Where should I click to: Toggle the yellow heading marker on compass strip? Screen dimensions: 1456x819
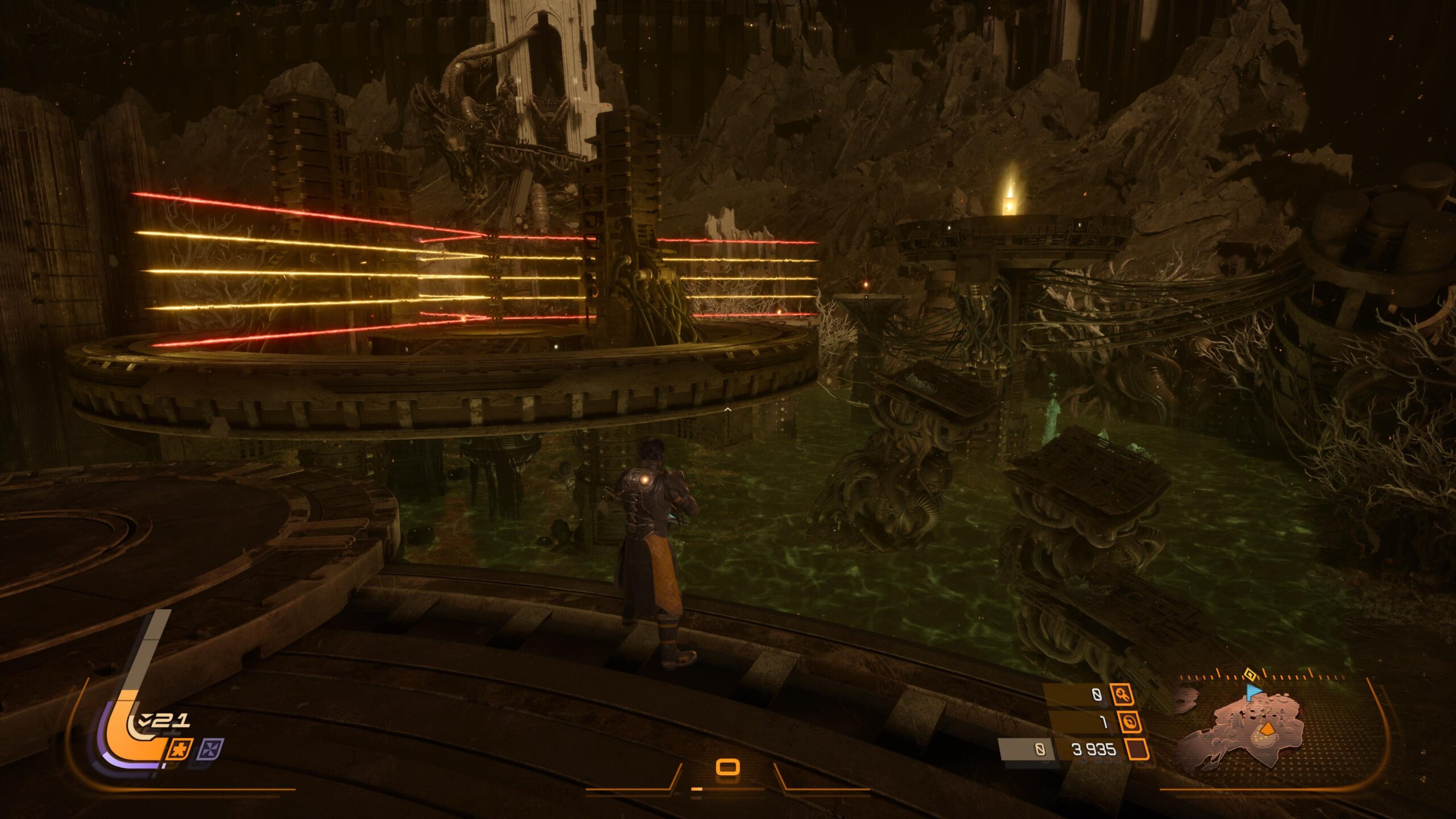pyautogui.click(x=1250, y=675)
